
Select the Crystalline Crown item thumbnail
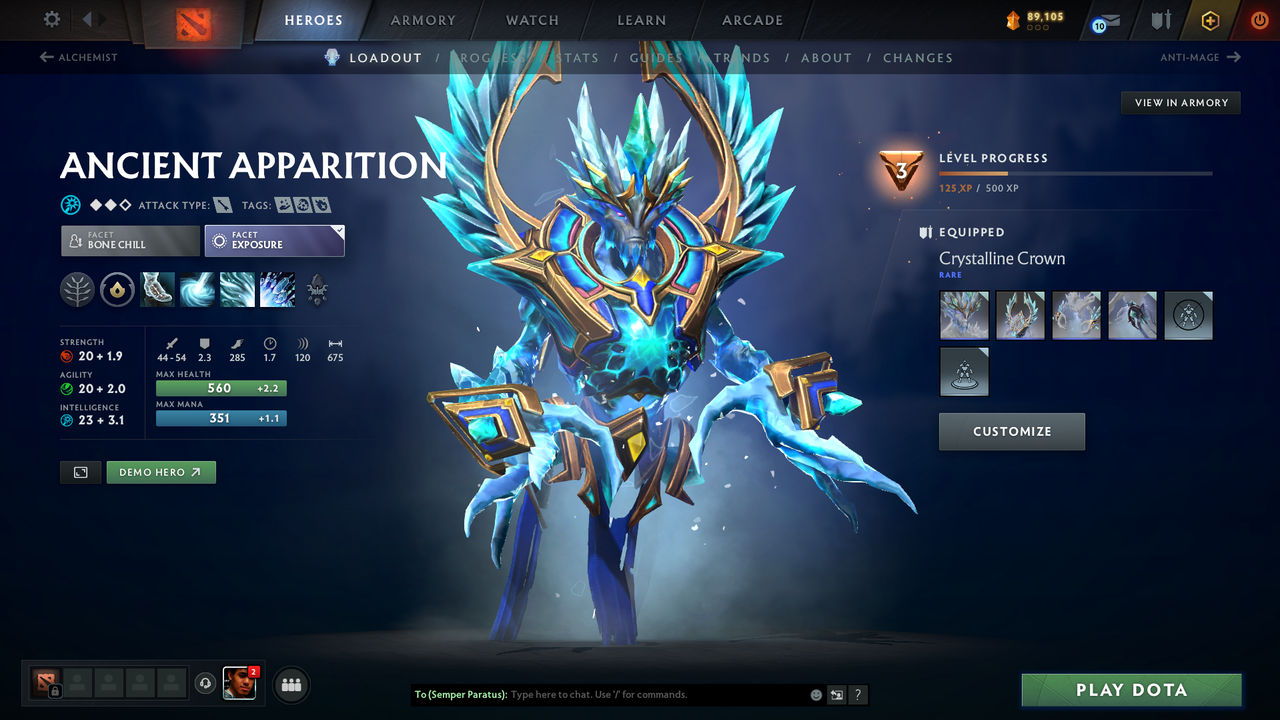(x=963, y=315)
